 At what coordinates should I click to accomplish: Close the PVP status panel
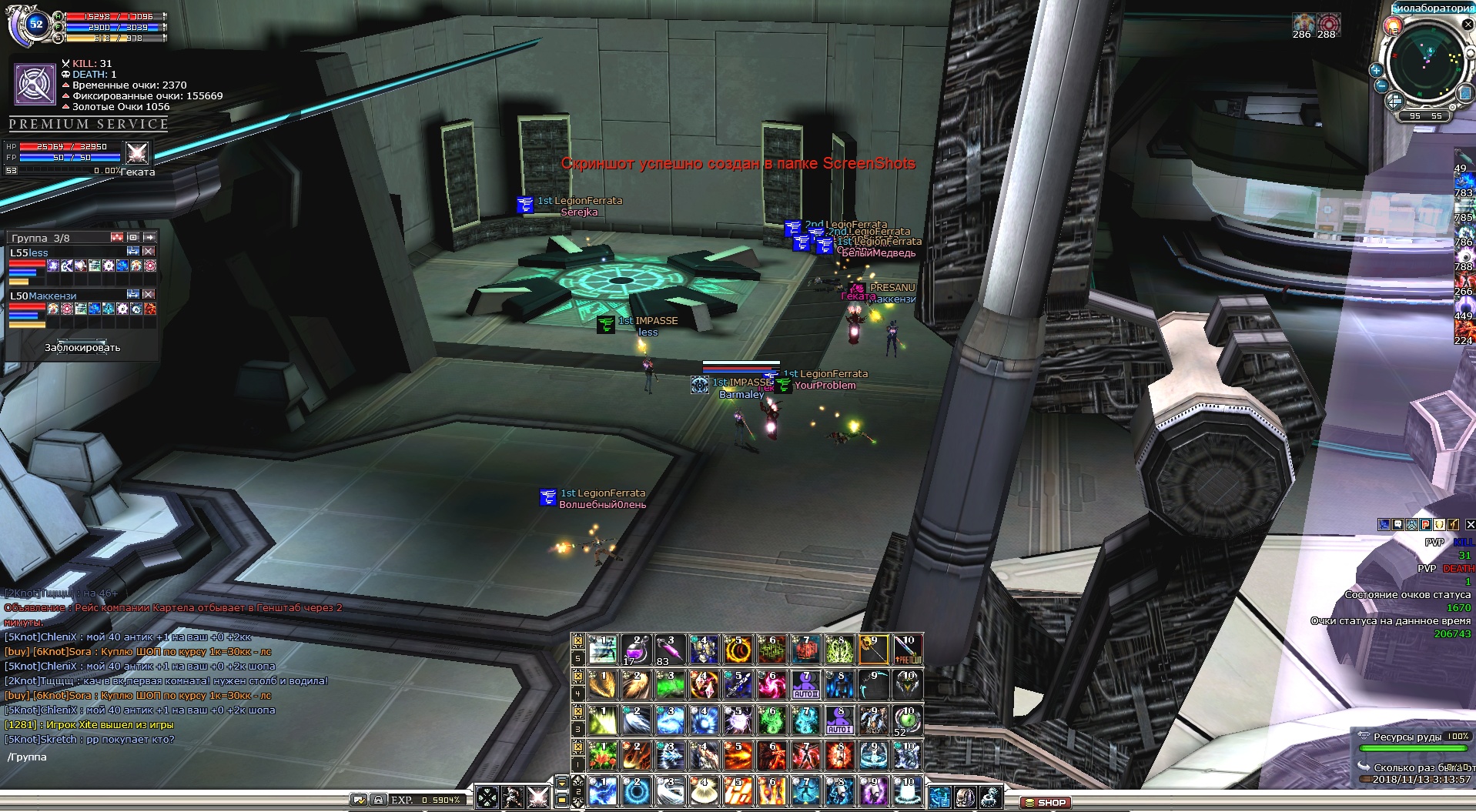1470,525
